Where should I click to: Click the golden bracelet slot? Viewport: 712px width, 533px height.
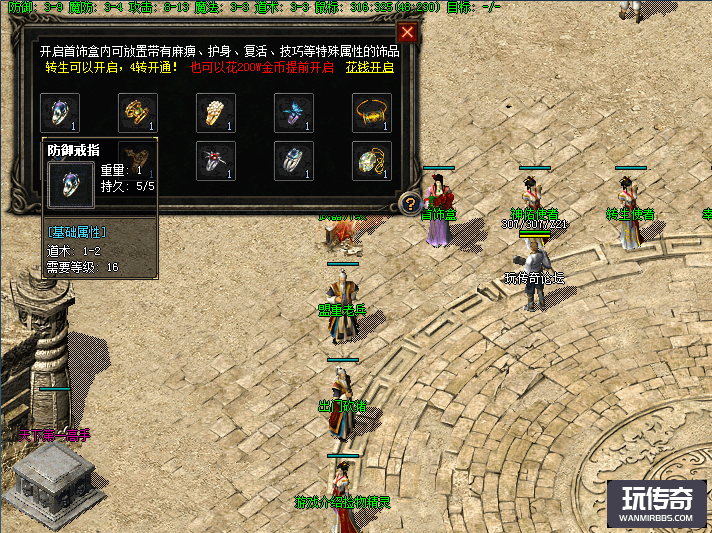(x=372, y=113)
